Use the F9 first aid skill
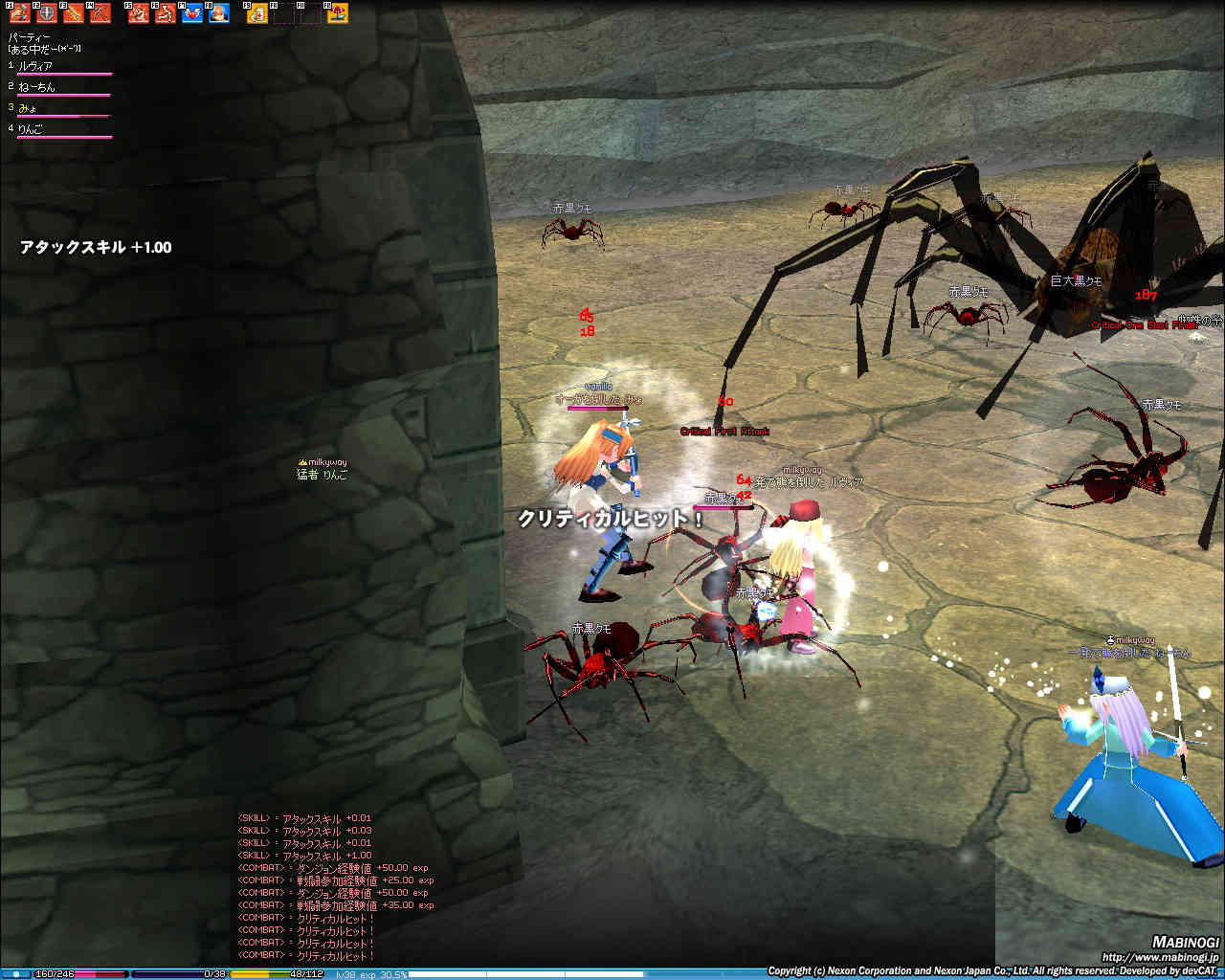The height and width of the screenshot is (980, 1225). [257, 12]
